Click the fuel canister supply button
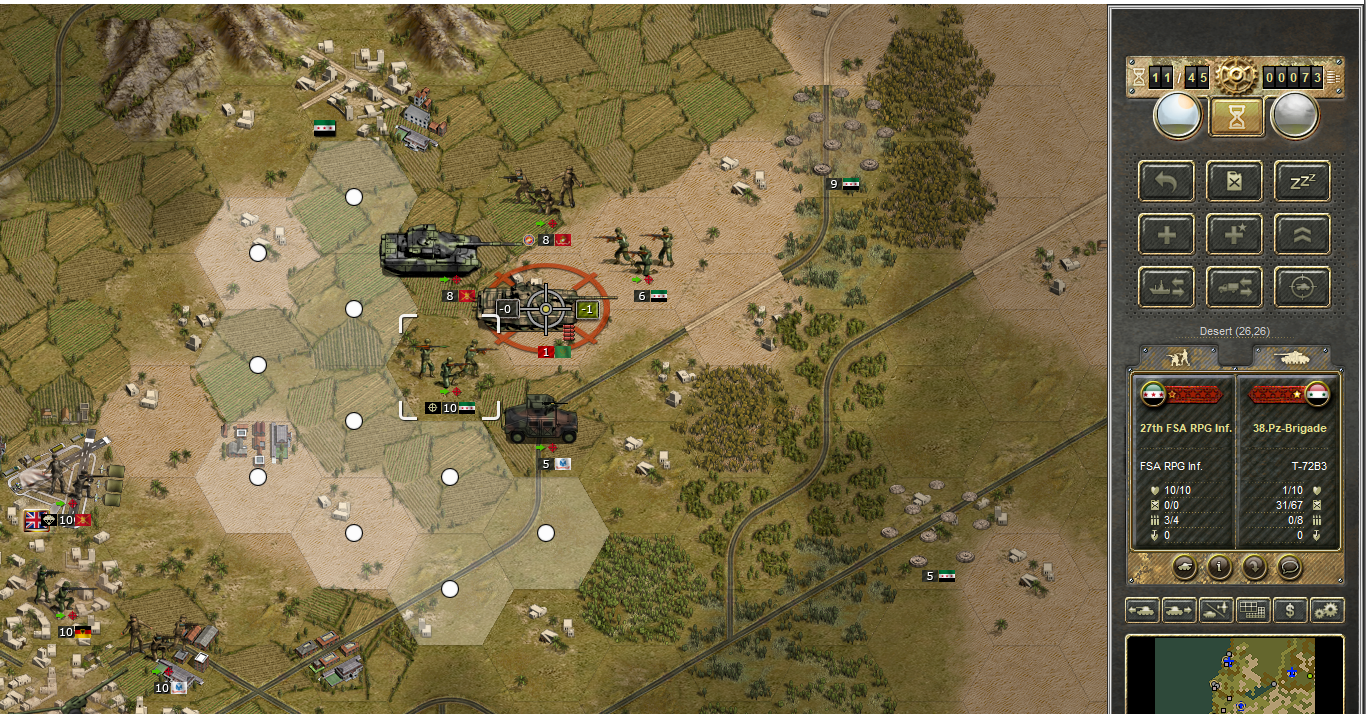The width and height of the screenshot is (1366, 714). [1234, 181]
